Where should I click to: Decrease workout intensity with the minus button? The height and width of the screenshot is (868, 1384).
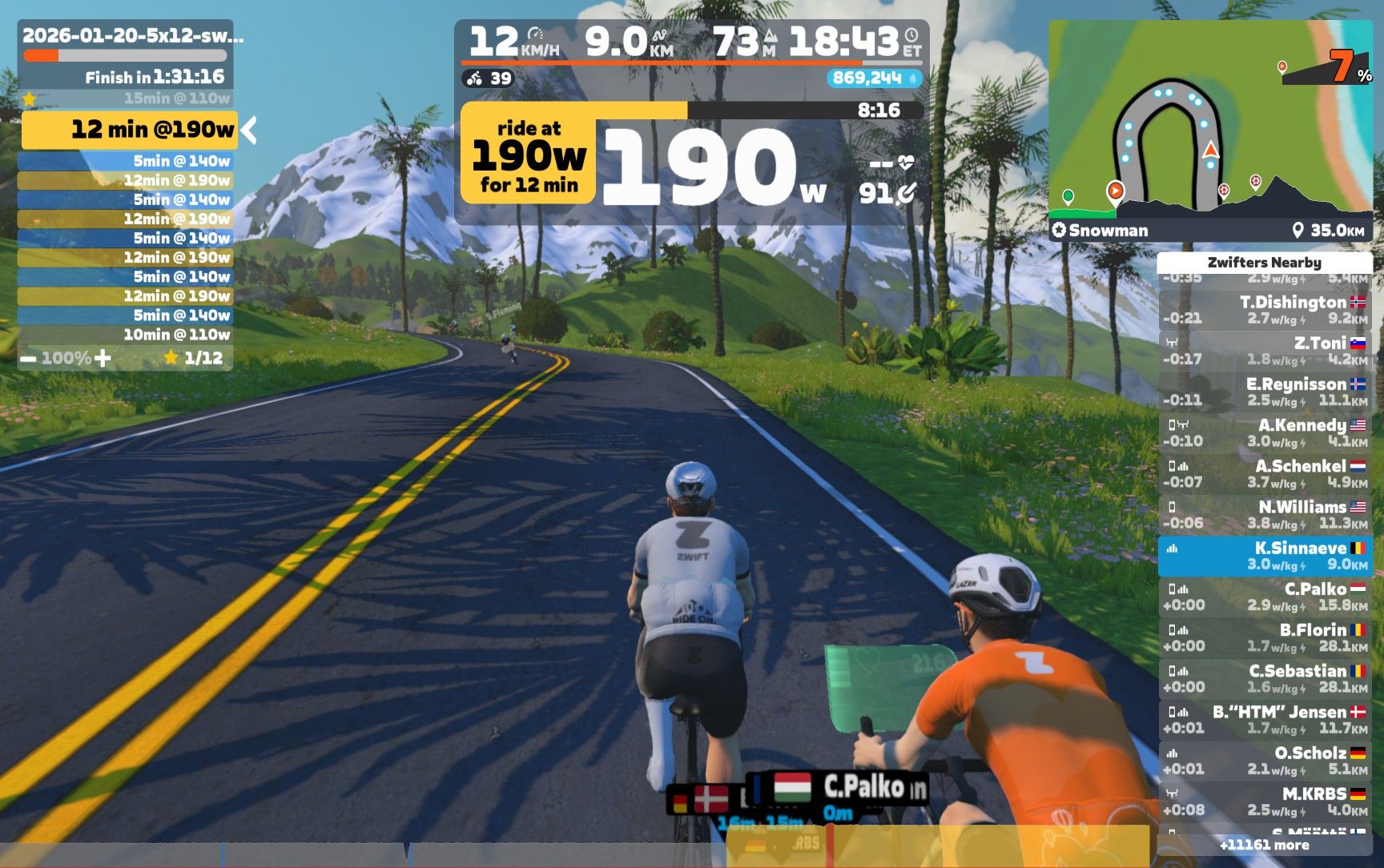point(28,359)
